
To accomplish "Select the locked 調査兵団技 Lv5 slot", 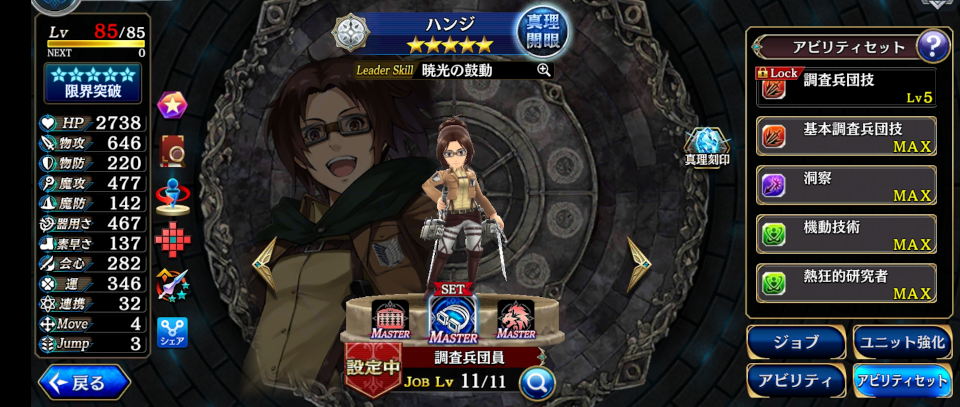I will pyautogui.click(x=847, y=87).
